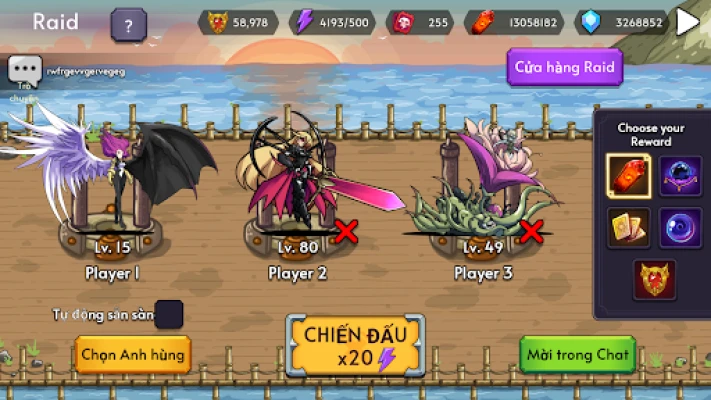Kick Player 3 using the red X
Viewport: 711px width, 400px height.
pyautogui.click(x=531, y=232)
